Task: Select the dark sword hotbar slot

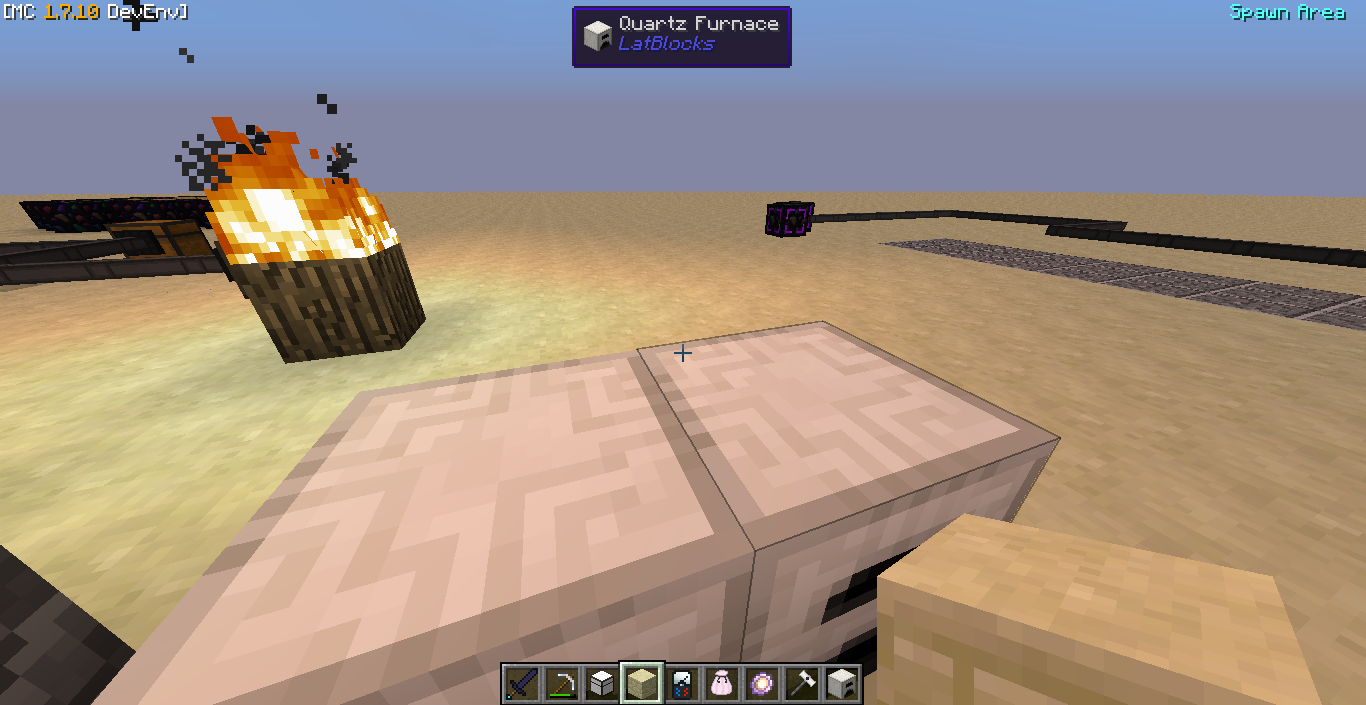Action: [x=522, y=684]
